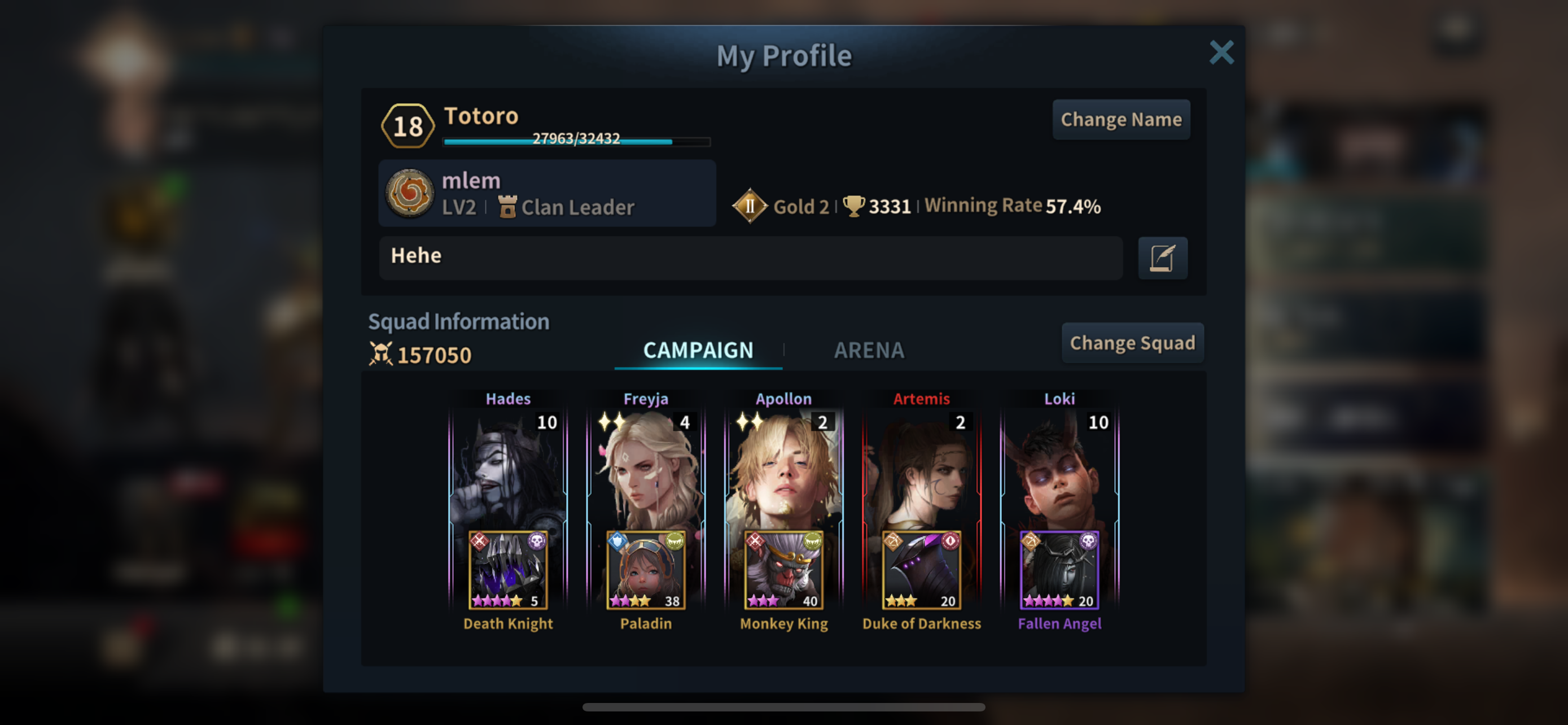The image size is (1568, 725).
Task: Close the My Profile window
Action: 1221,53
